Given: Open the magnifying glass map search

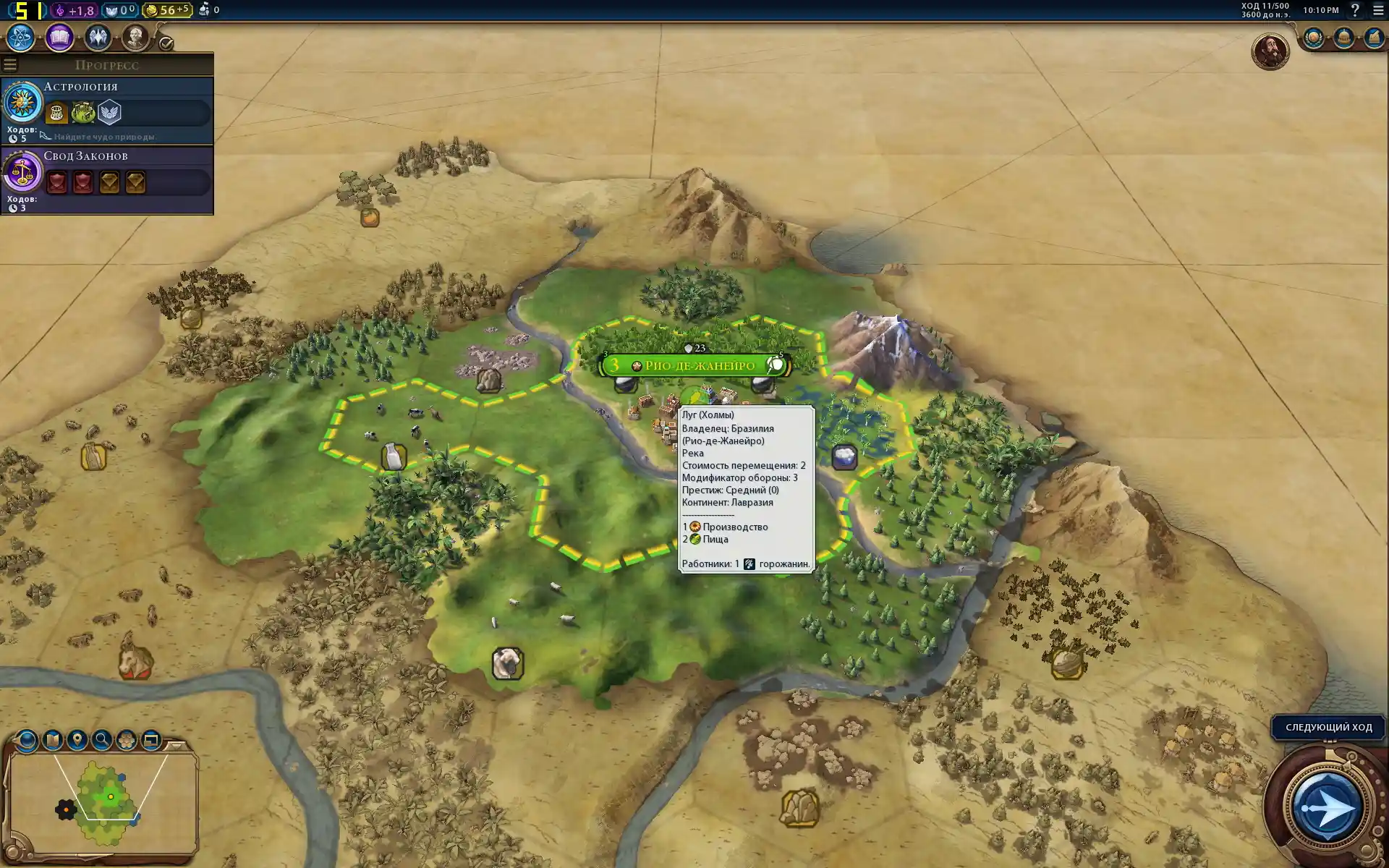Looking at the screenshot, I should point(102,740).
